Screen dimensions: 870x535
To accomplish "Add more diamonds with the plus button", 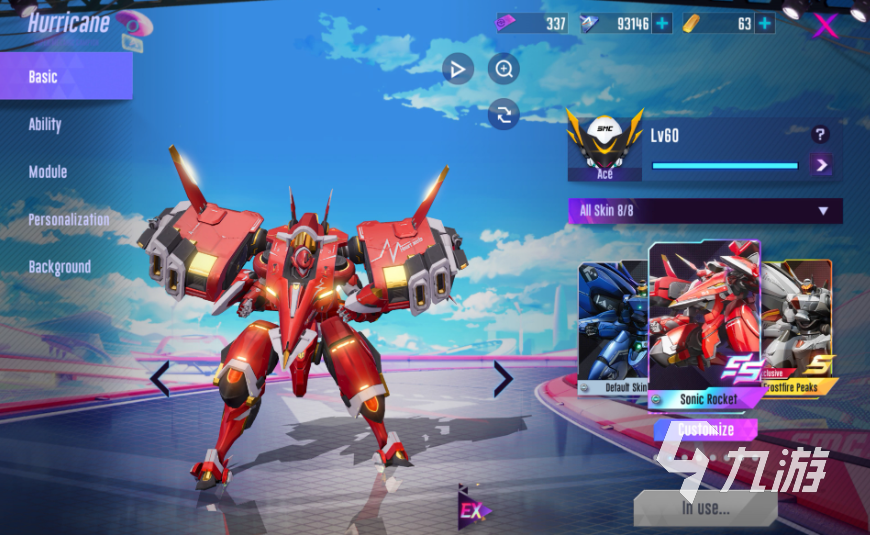I will pos(662,24).
